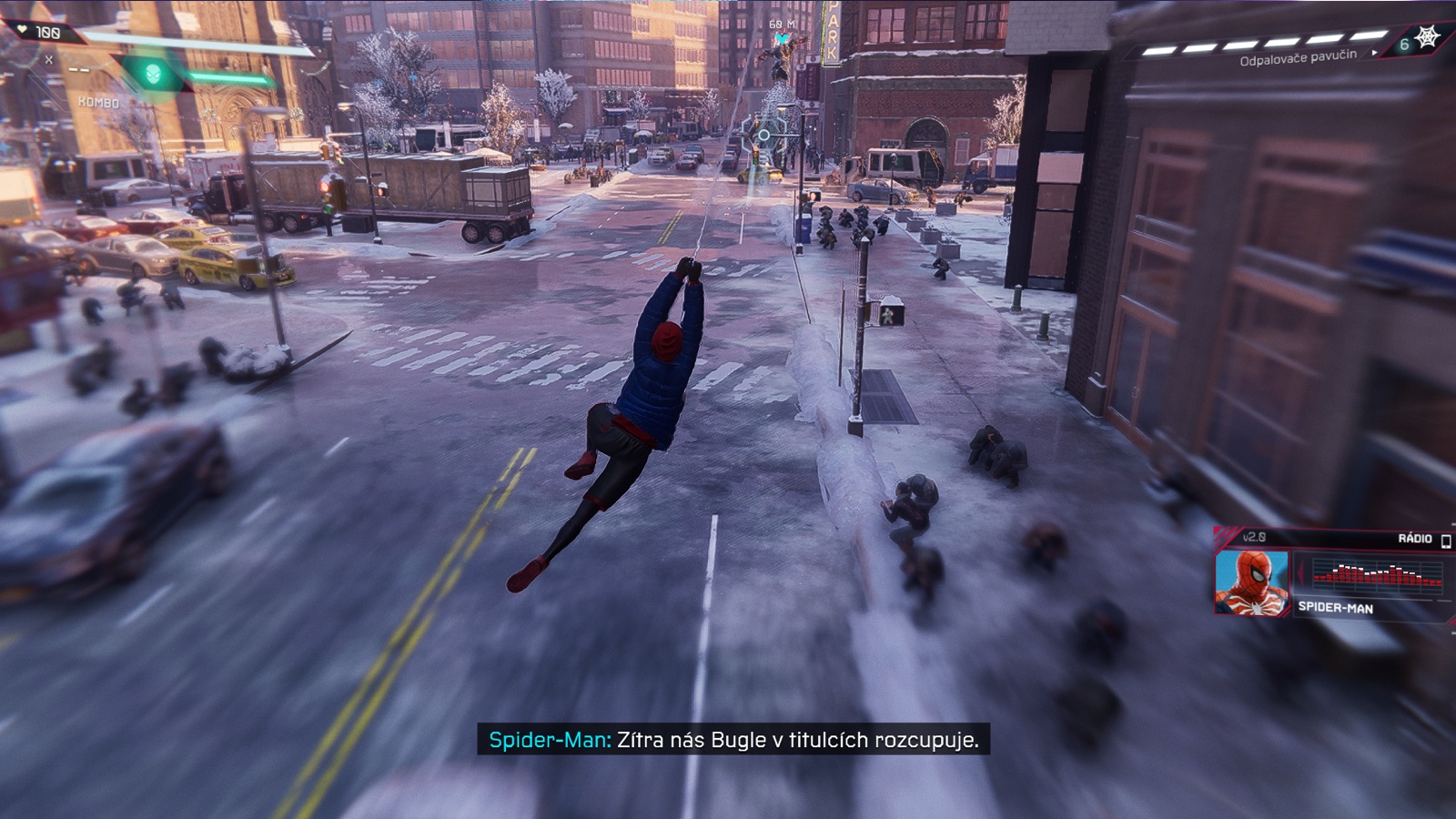The image size is (1456, 819).
Task: Select the web-shooters gadget web icon
Action: click(x=1428, y=37)
